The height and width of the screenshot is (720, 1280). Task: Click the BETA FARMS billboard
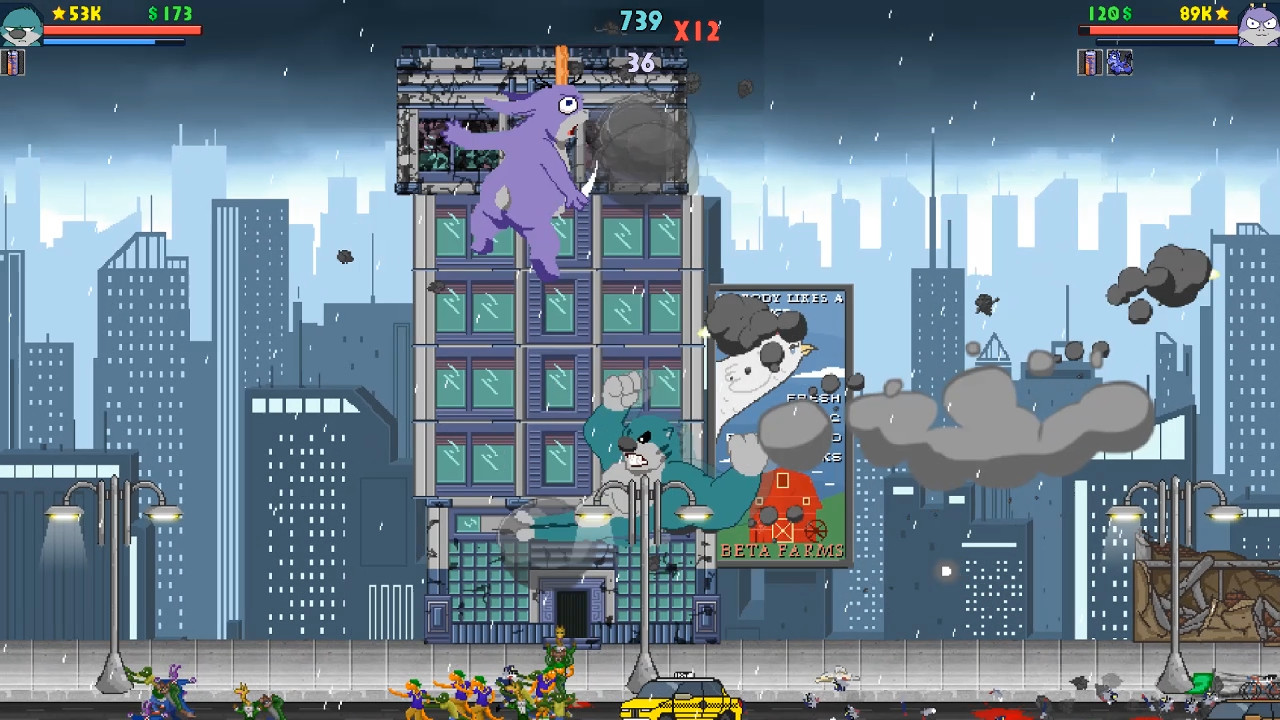pos(783,548)
